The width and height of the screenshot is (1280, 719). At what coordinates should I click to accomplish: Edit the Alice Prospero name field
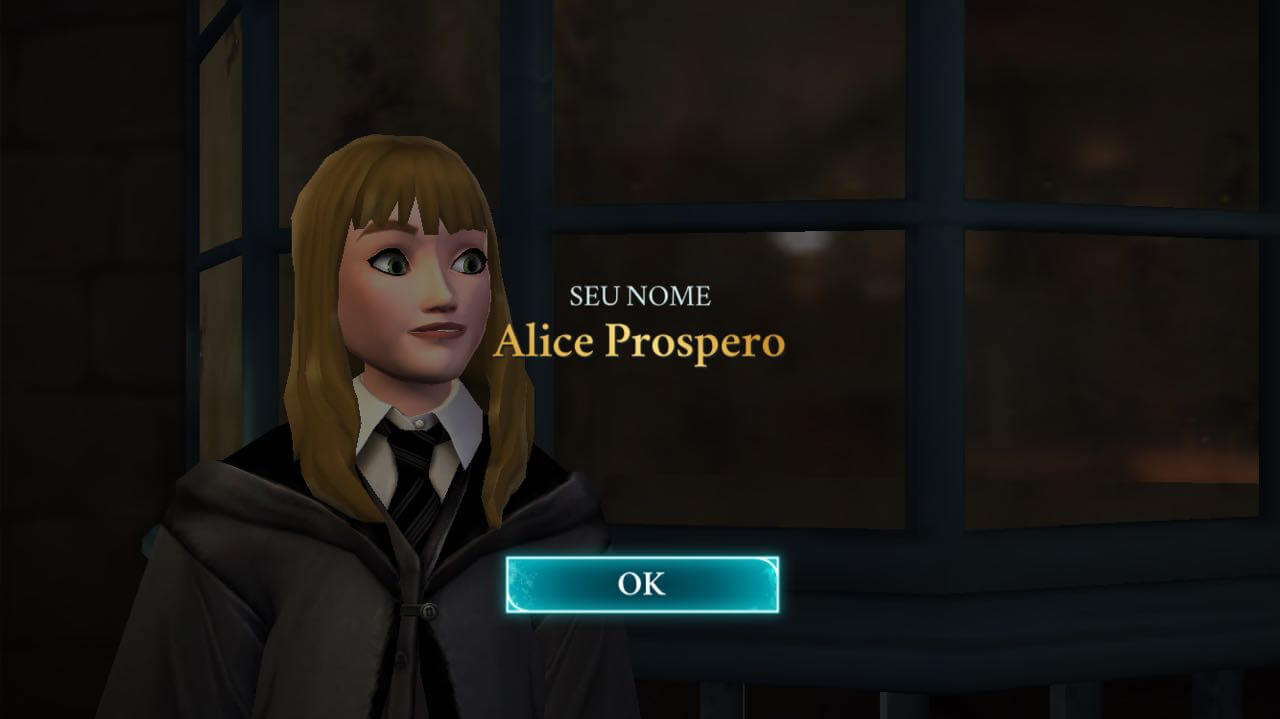[639, 342]
